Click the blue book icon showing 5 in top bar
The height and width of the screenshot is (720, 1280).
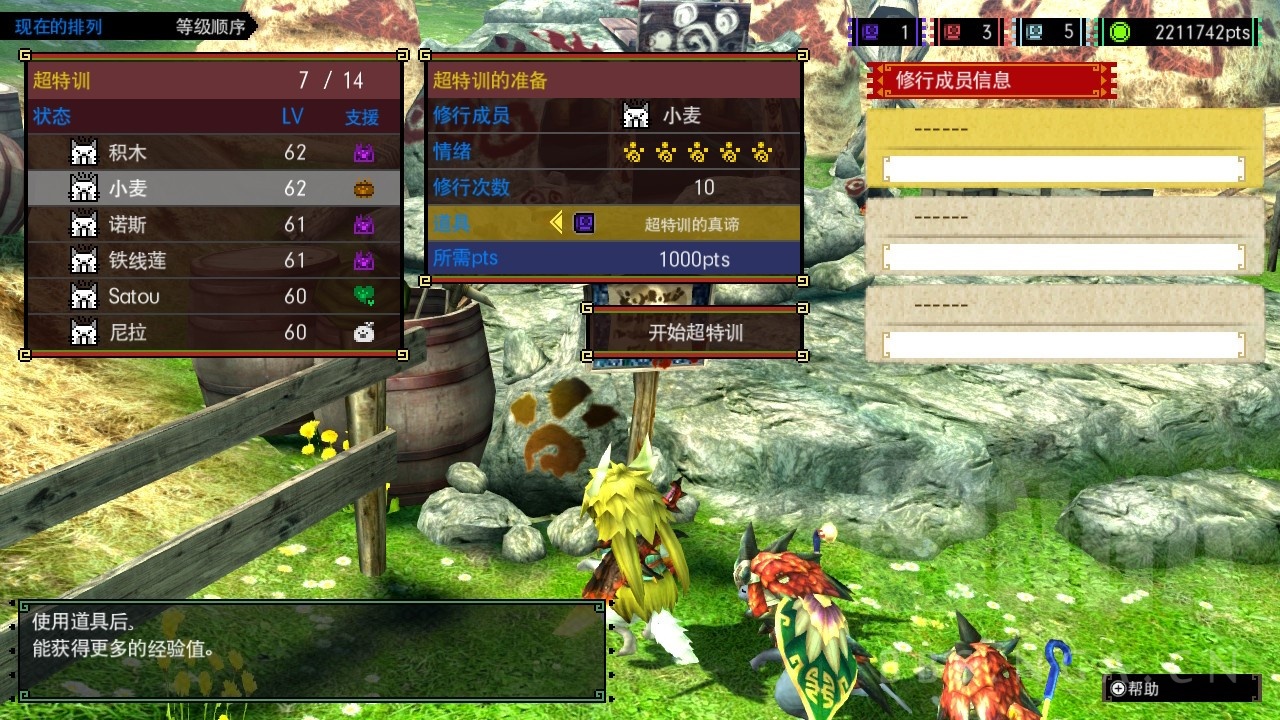click(x=1034, y=31)
